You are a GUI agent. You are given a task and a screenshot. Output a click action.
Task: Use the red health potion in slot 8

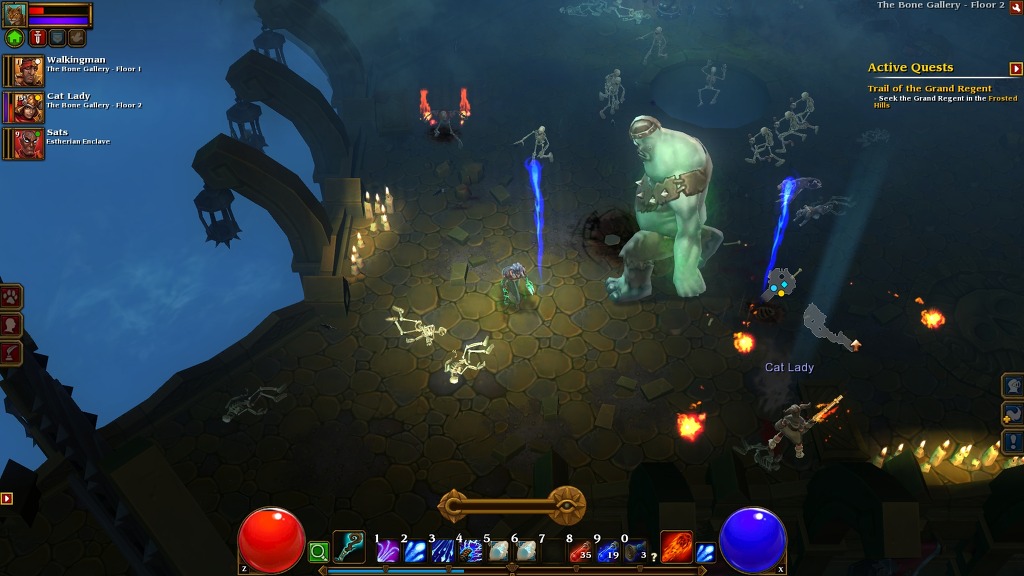(580, 551)
